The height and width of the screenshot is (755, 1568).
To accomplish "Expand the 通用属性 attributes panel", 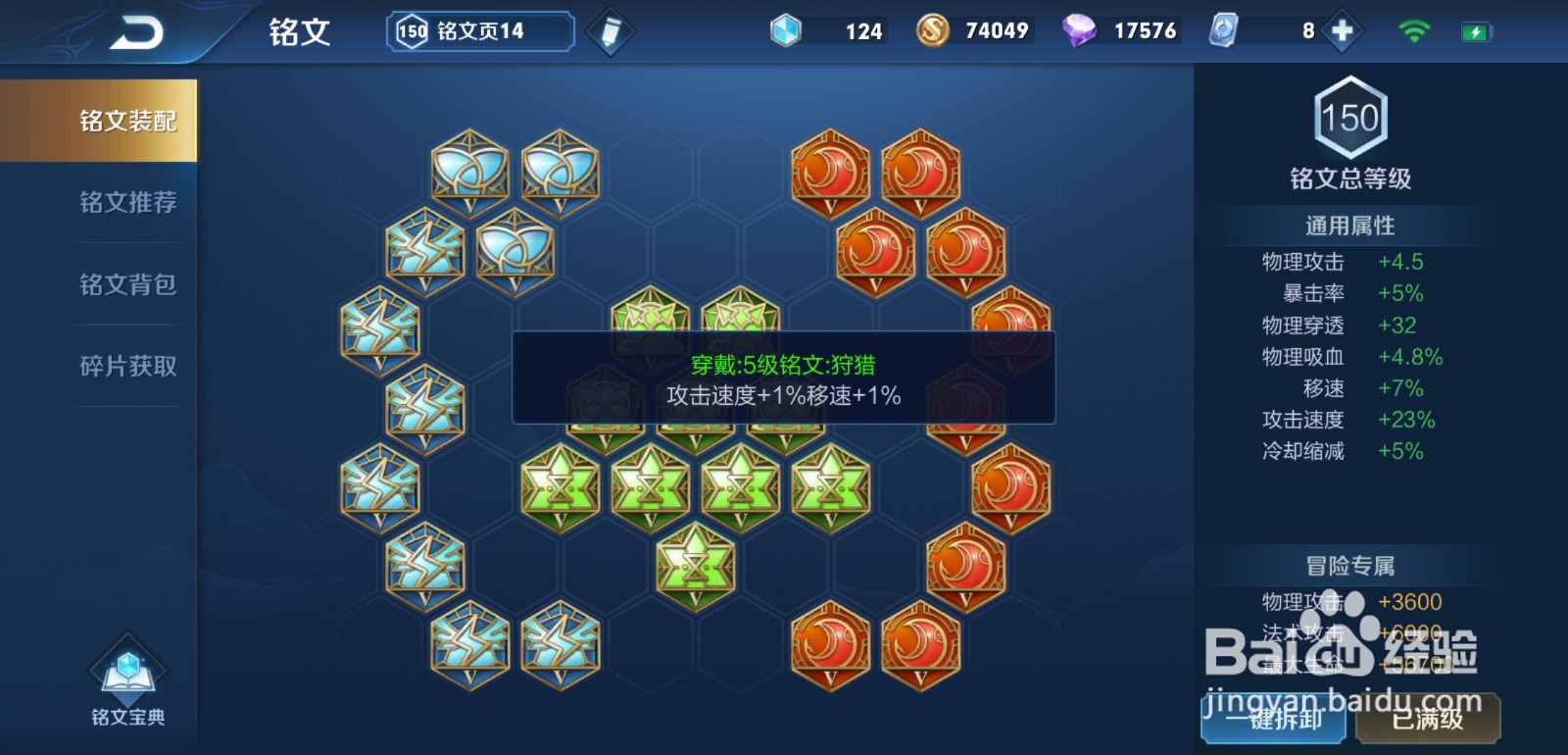I will 1352,225.
